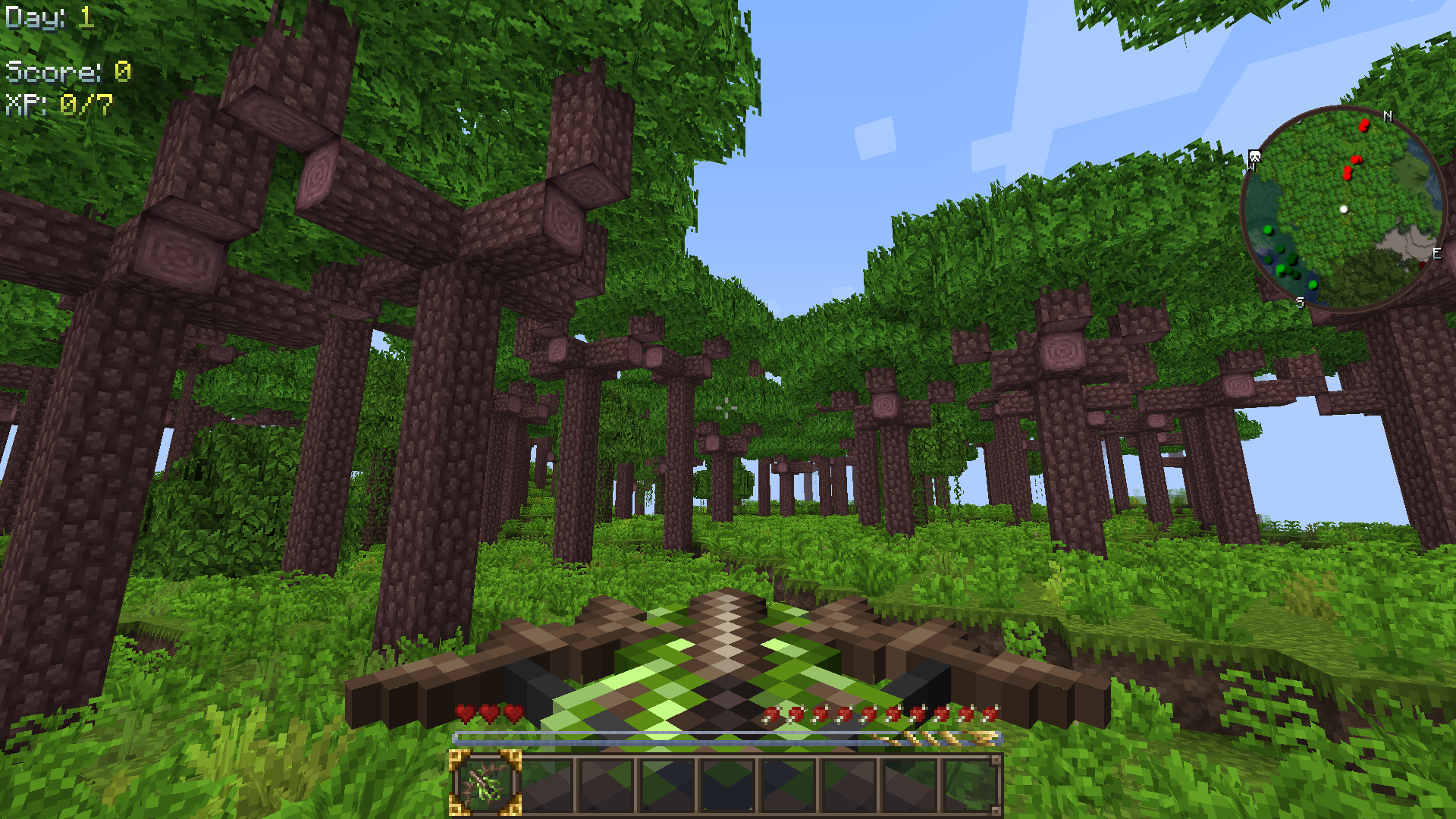Image resolution: width=1456 pixels, height=819 pixels.
Task: Click a green animal dot on the minimap
Action: 1269,231
